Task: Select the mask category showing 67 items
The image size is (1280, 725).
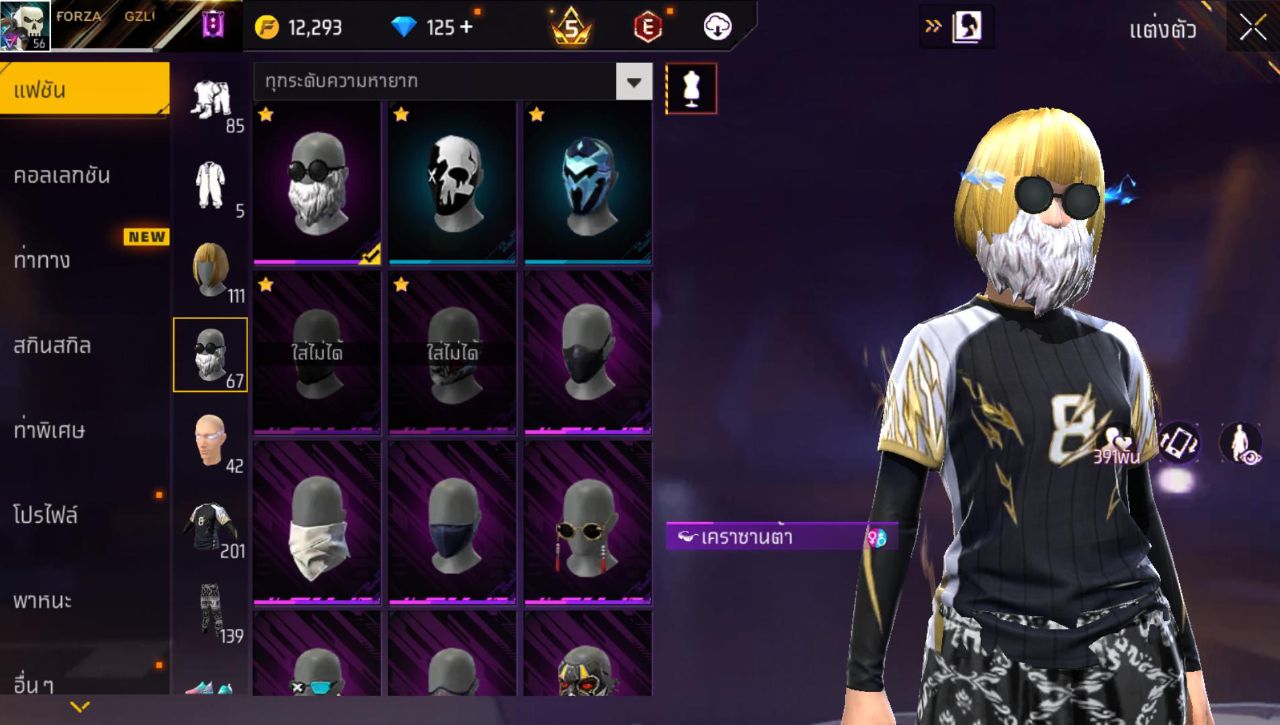Action: tap(211, 355)
